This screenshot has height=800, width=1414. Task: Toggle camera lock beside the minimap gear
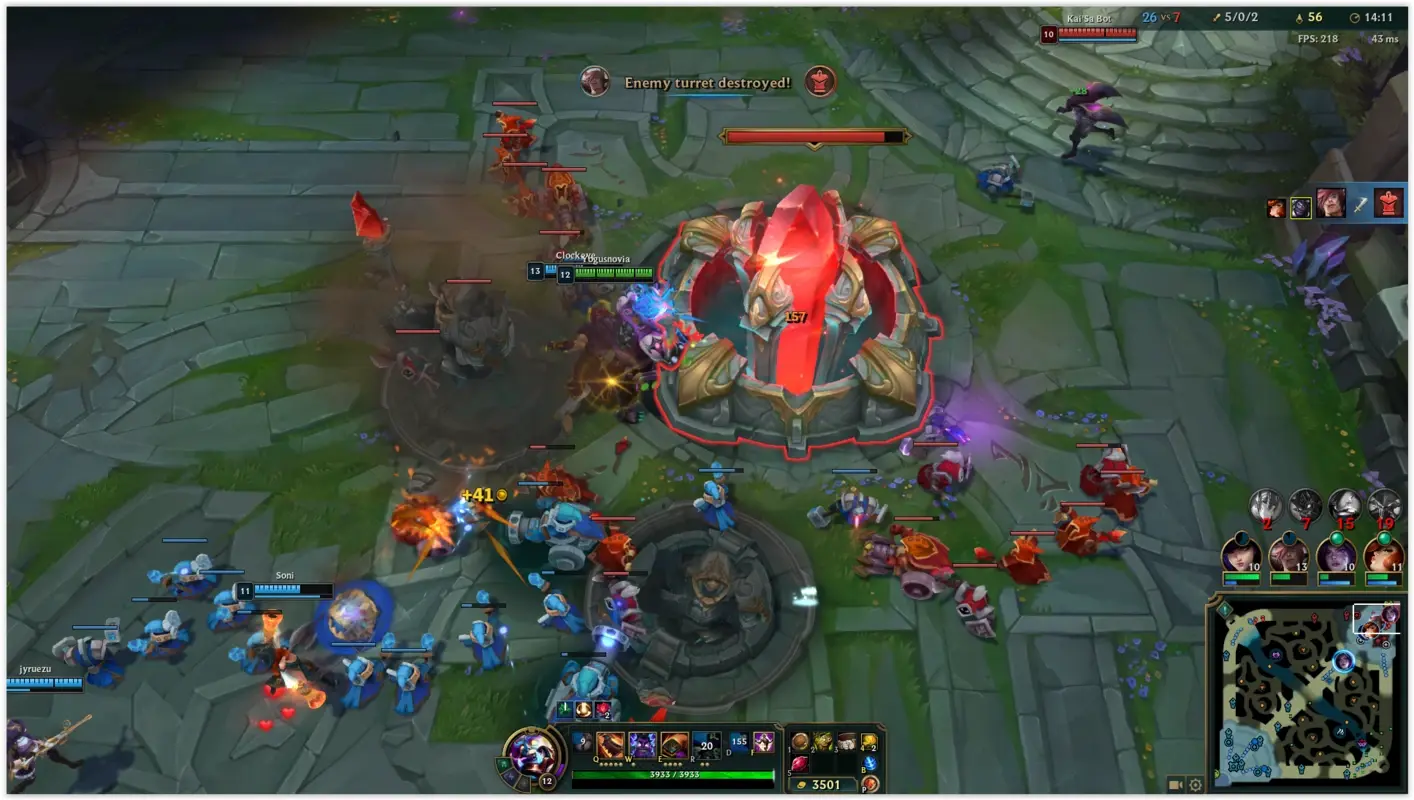click(1174, 785)
